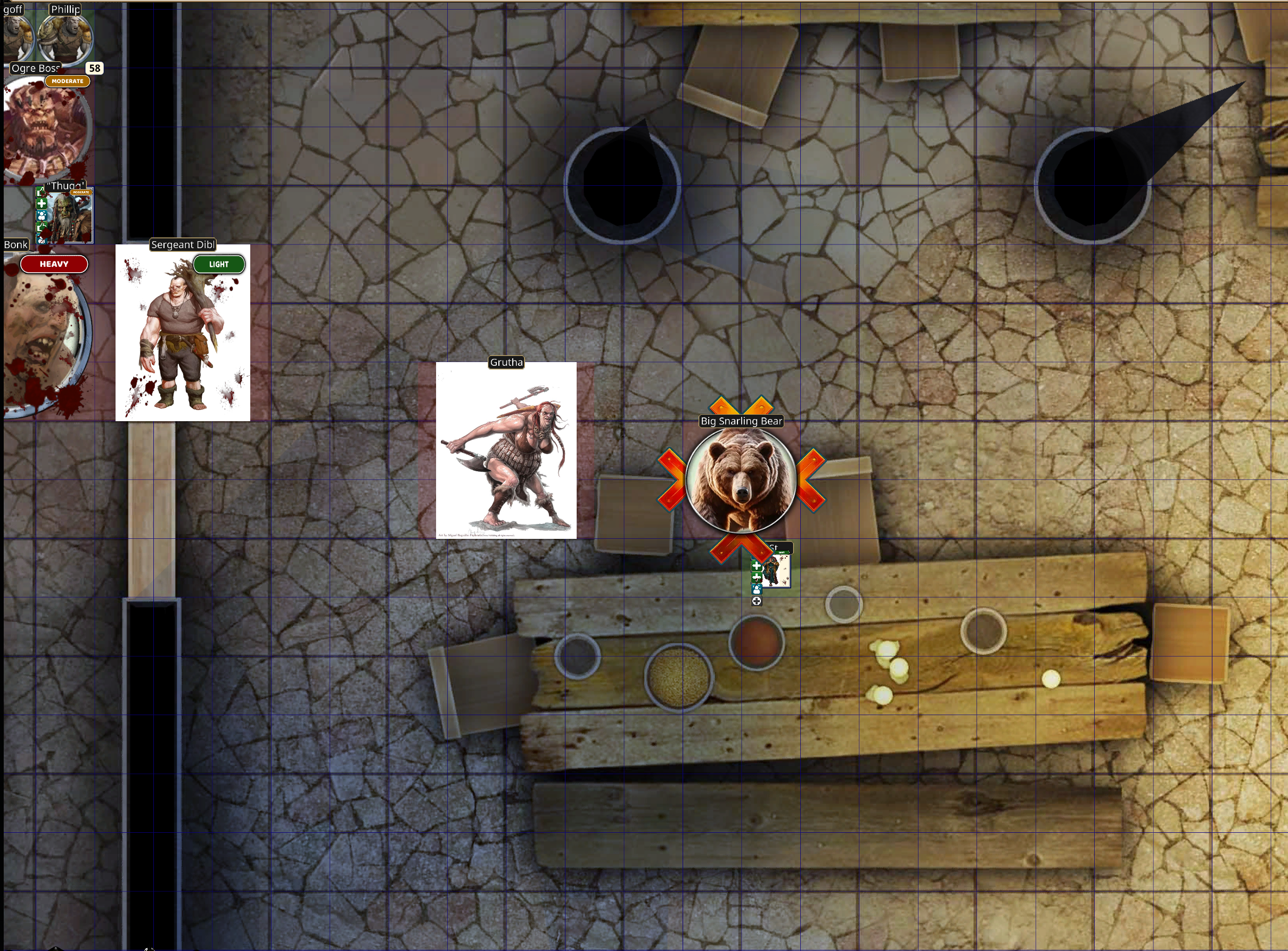This screenshot has height=951, width=1288.
Task: Click the Bonk nameplate label
Action: 16,244
